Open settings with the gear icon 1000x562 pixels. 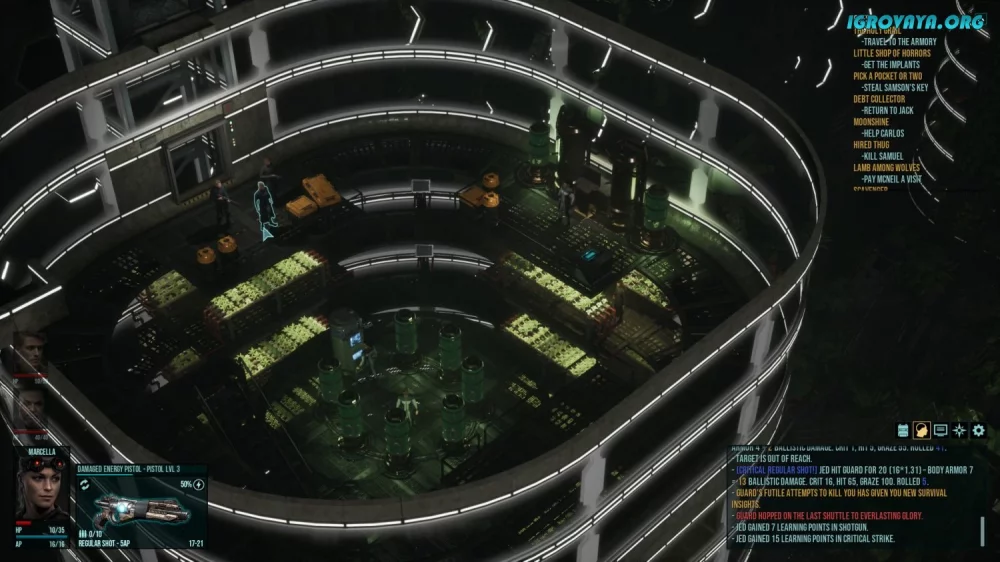coord(979,430)
